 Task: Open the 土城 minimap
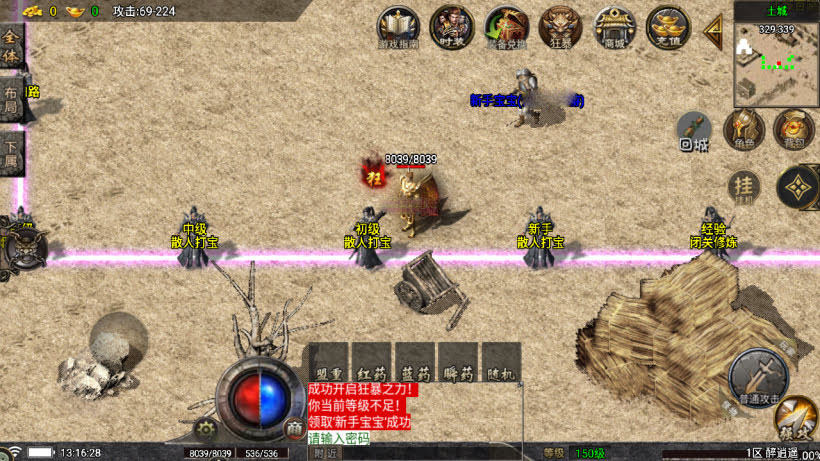point(775,60)
